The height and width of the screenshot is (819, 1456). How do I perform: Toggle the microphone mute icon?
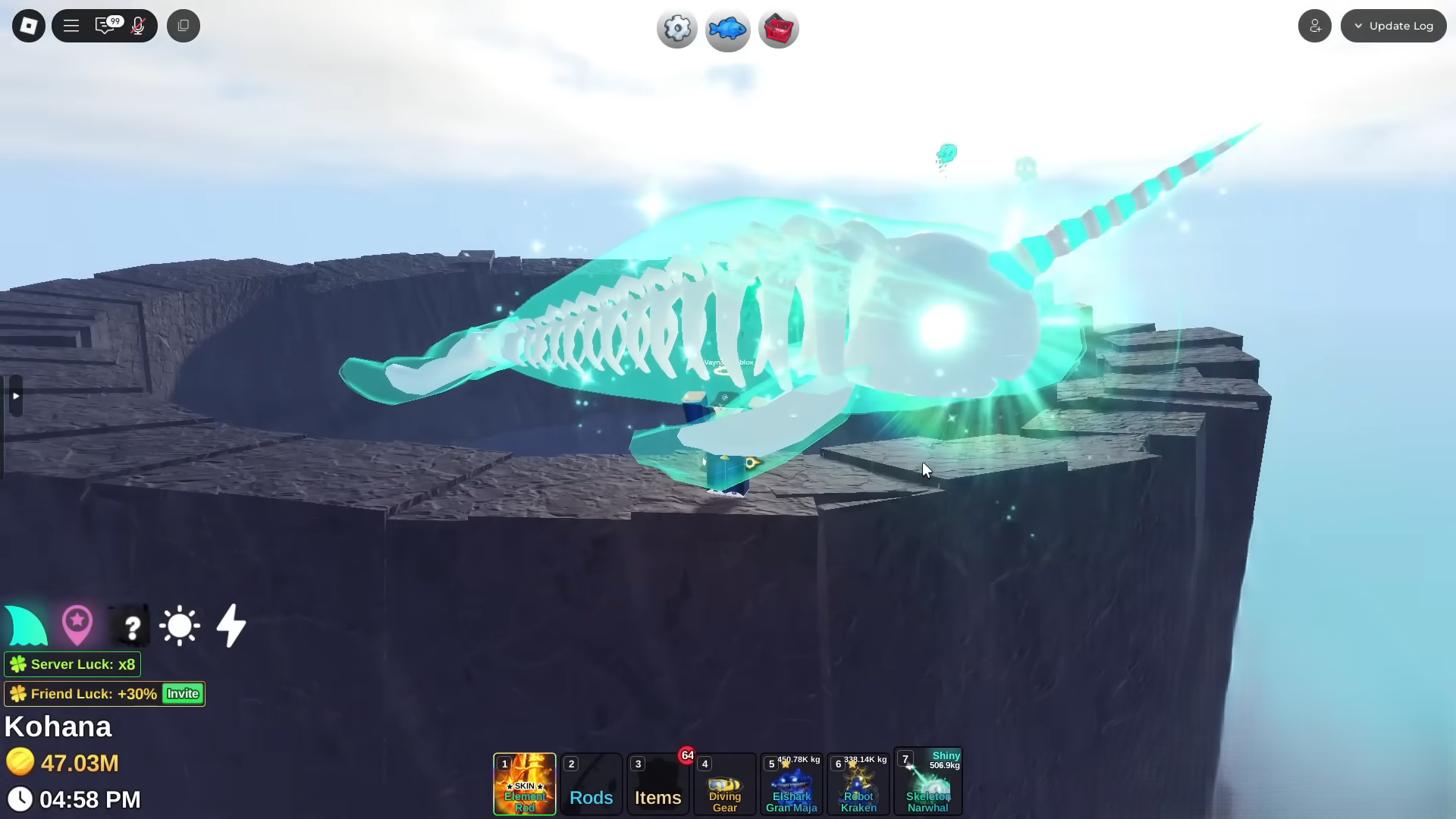pos(138,25)
